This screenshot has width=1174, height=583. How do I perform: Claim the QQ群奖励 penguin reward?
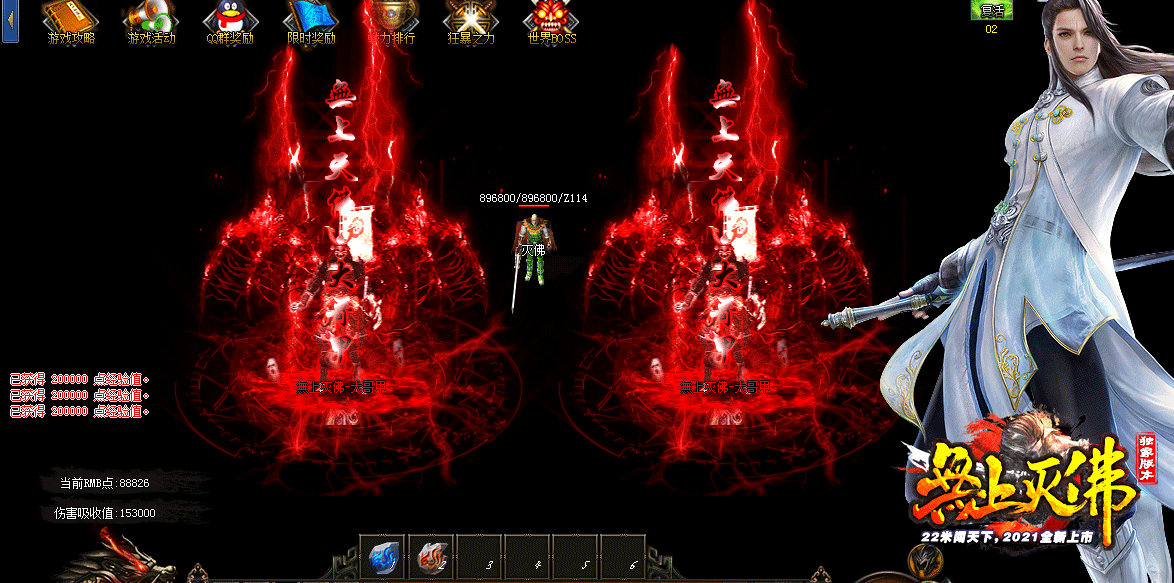click(x=231, y=21)
